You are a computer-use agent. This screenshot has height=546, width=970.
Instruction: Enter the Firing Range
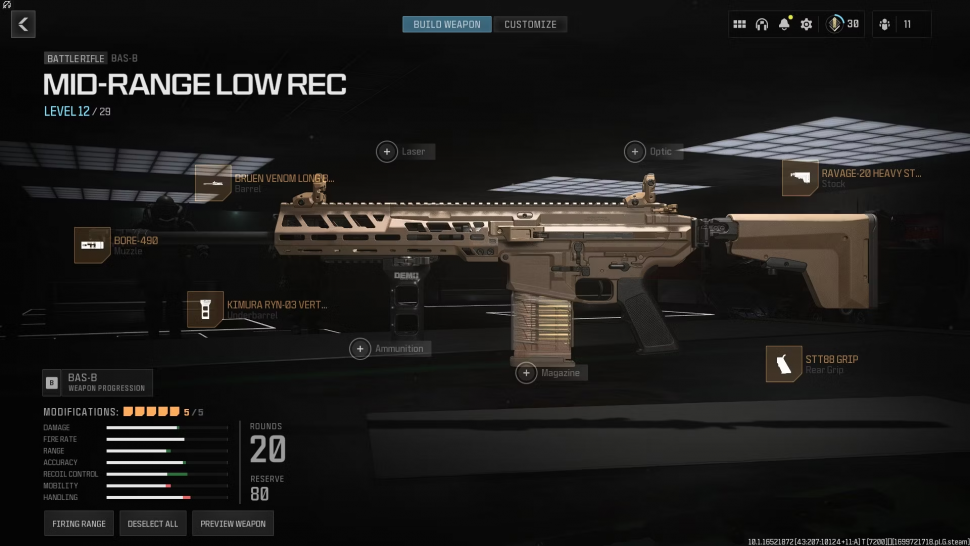click(x=79, y=524)
